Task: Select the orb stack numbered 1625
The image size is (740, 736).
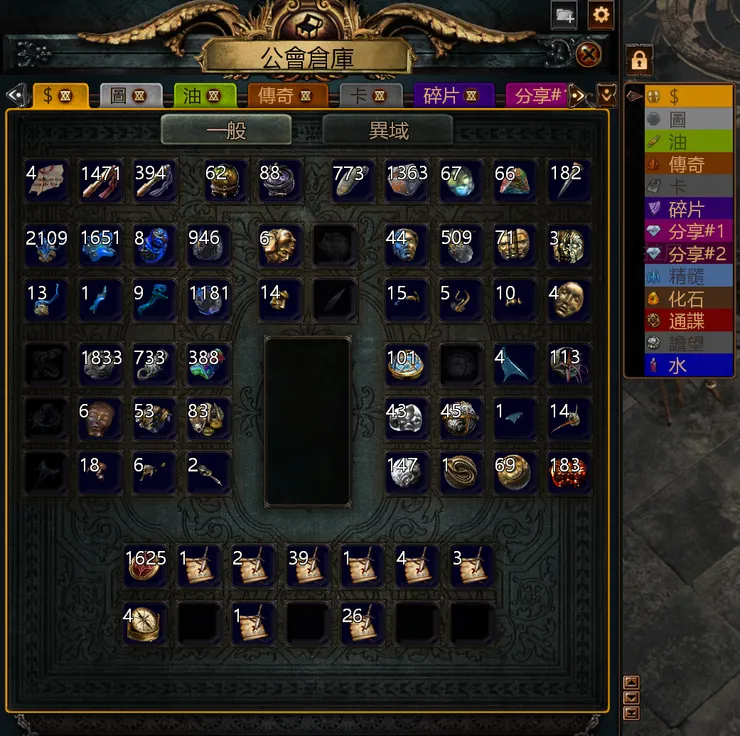Action: click(x=146, y=566)
